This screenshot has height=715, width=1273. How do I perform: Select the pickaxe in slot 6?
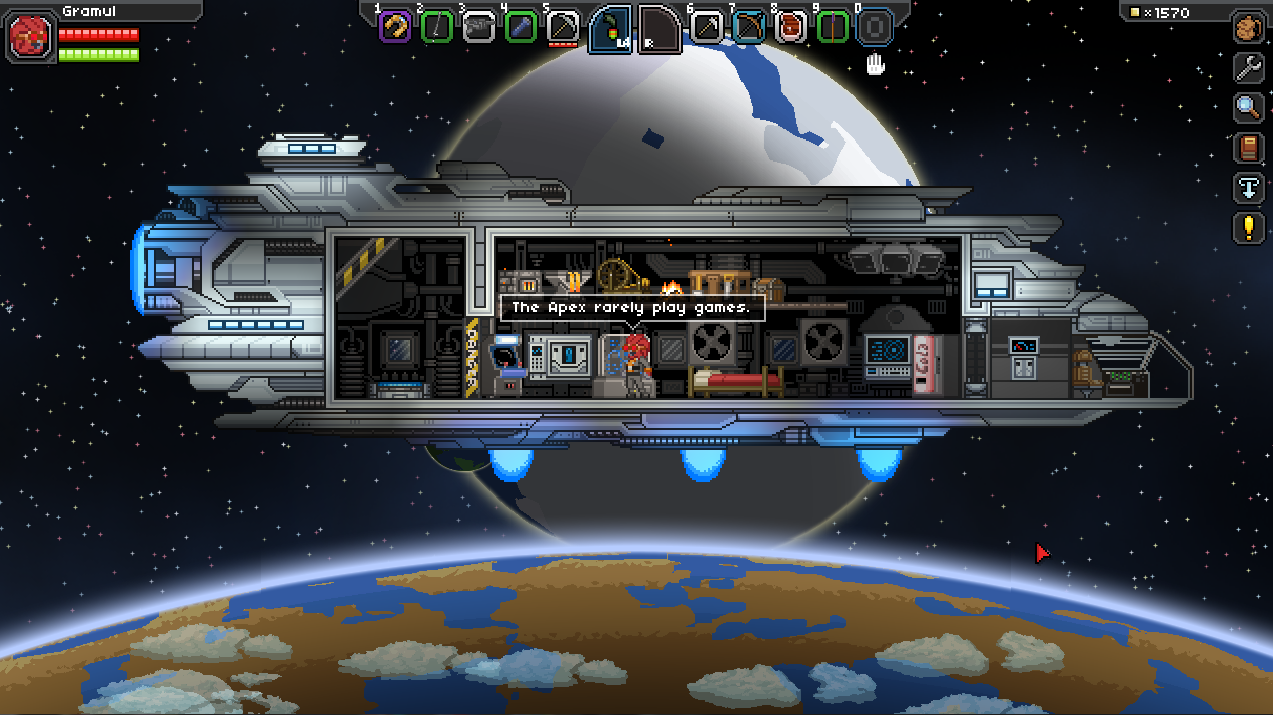coord(706,27)
